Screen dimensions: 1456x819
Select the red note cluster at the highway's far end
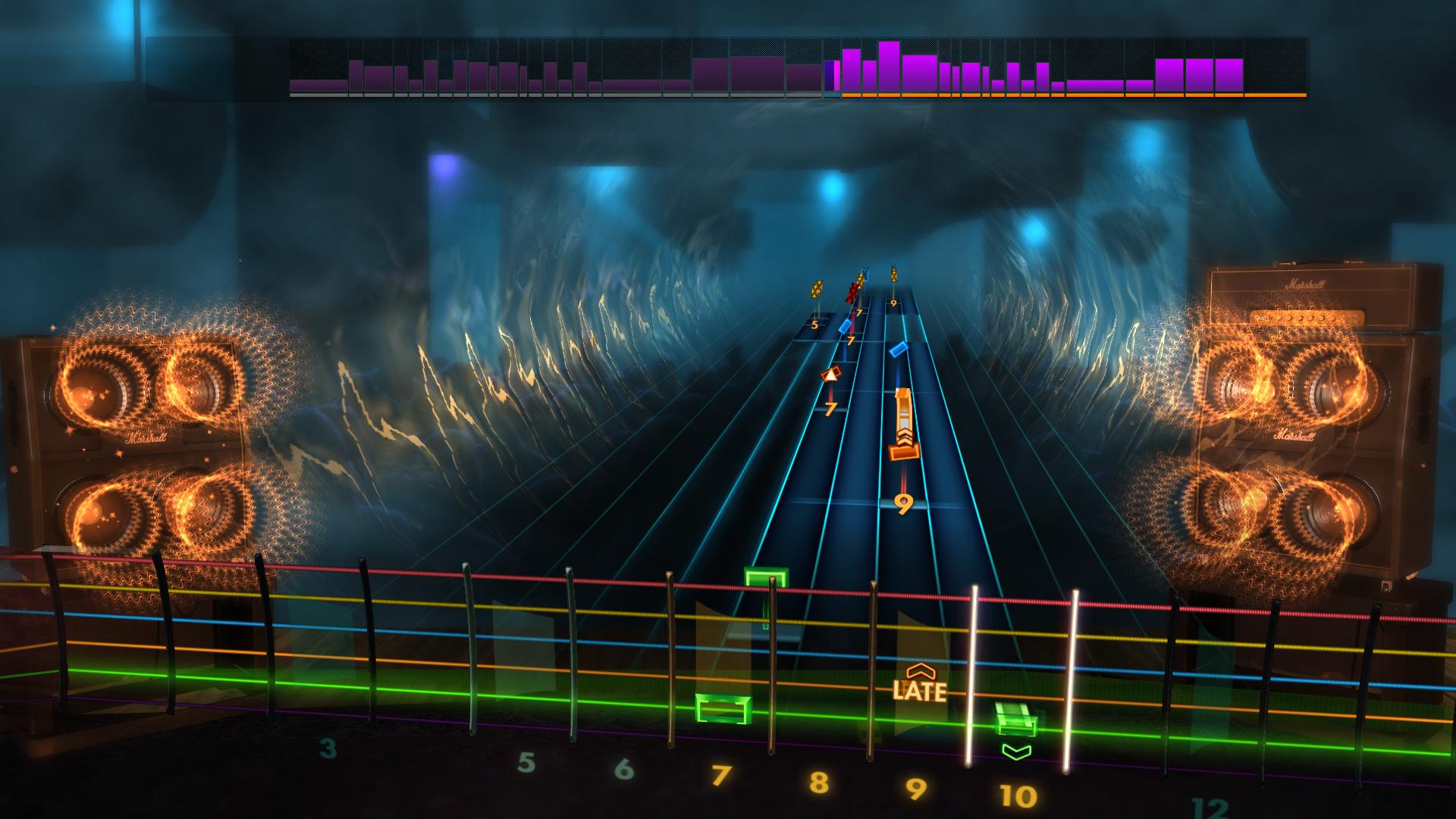click(853, 293)
